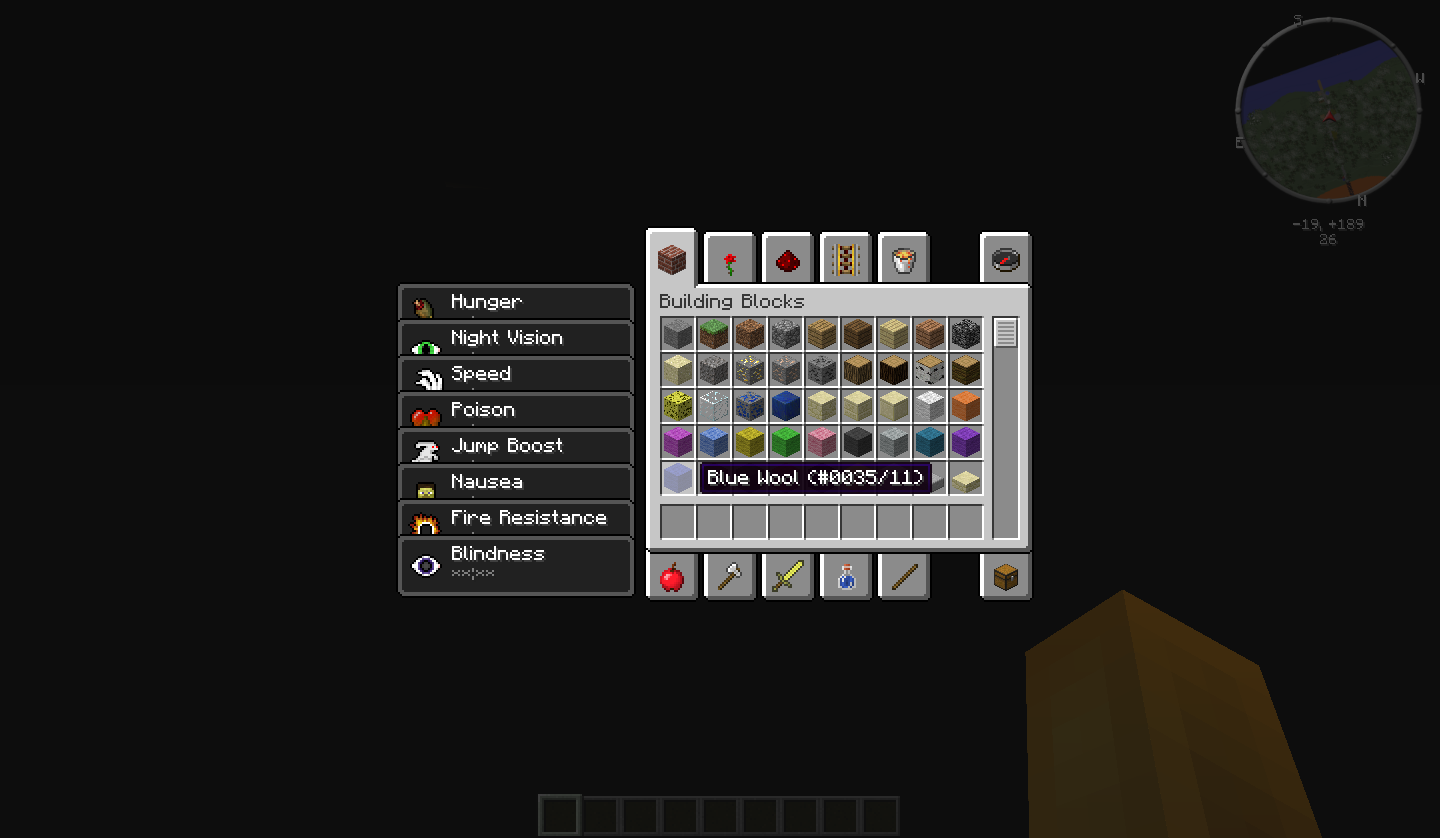Open the Foodstuffs tab (apple icon)

coord(671,576)
